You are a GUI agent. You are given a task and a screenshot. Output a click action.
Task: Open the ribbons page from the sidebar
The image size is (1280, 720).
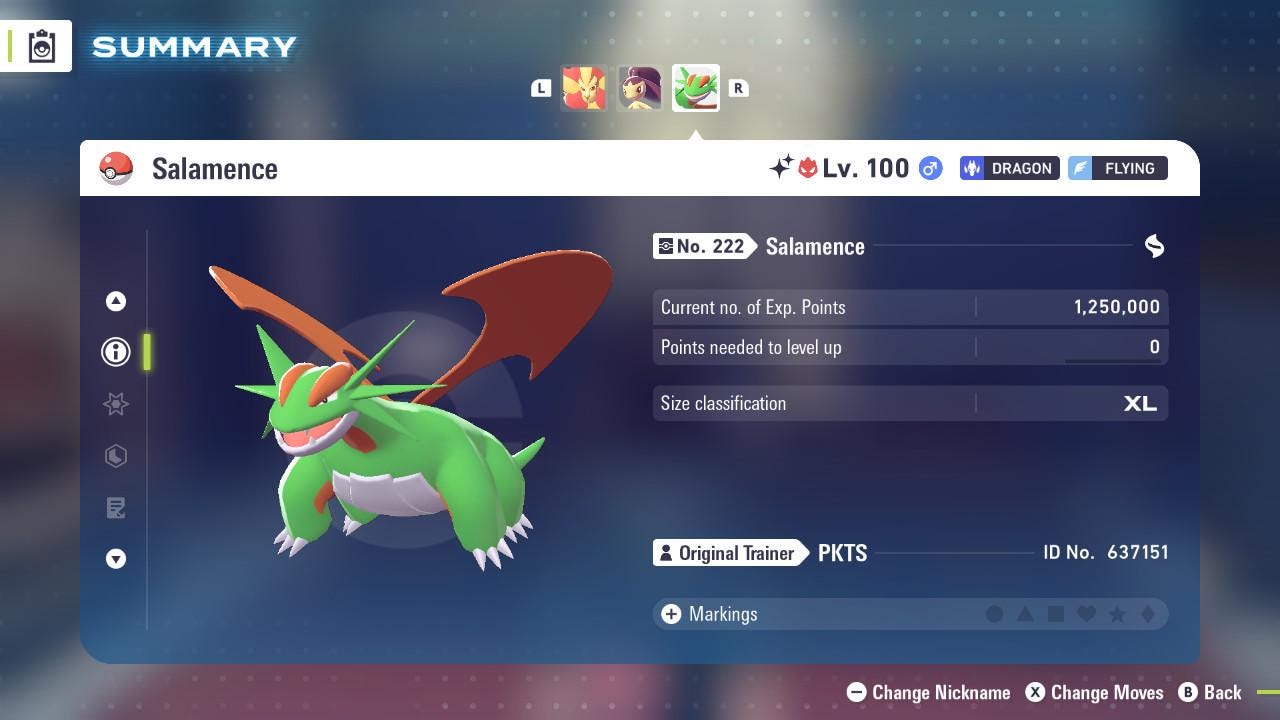pyautogui.click(x=116, y=404)
